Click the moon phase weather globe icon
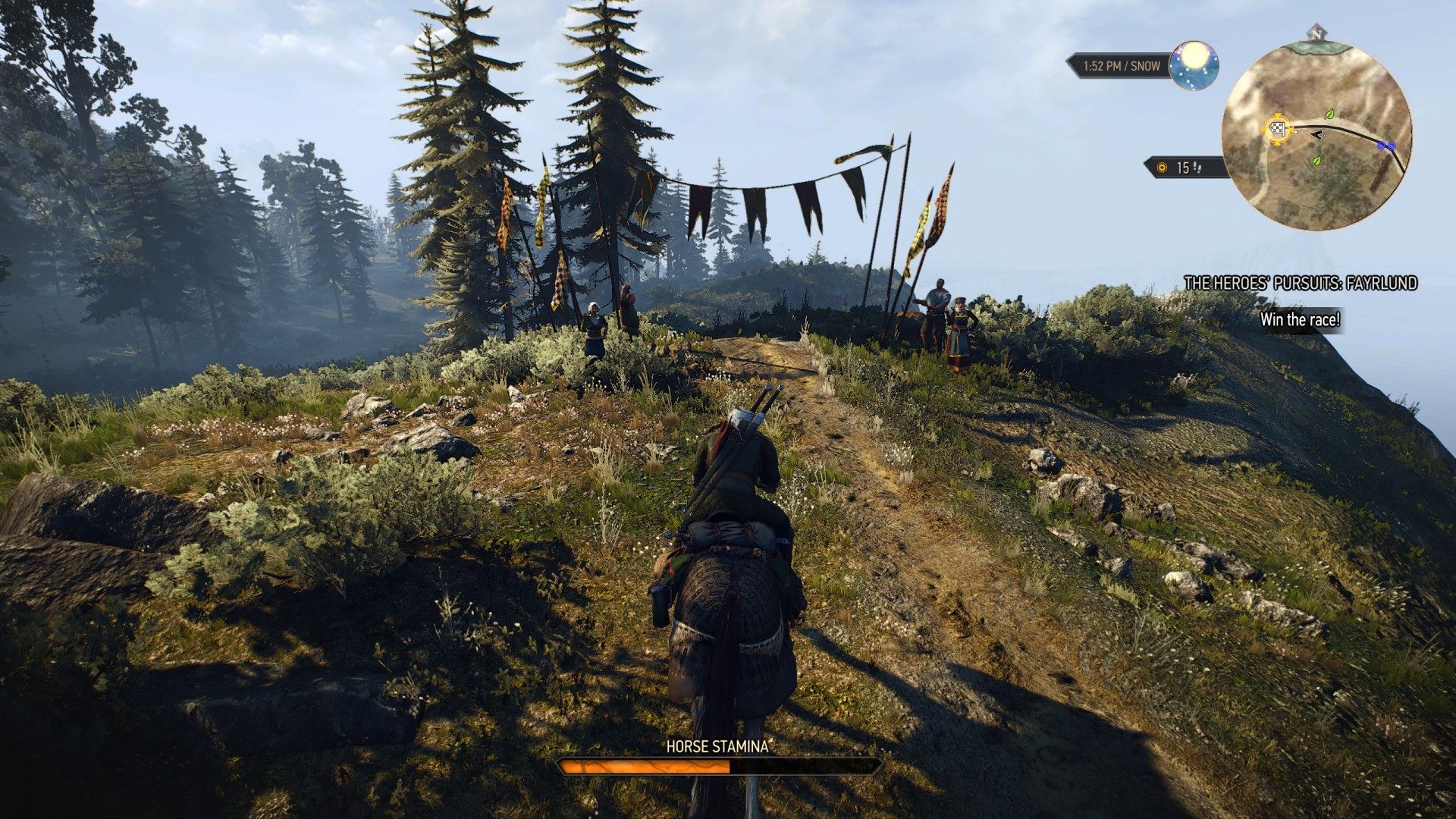 pos(1193,65)
